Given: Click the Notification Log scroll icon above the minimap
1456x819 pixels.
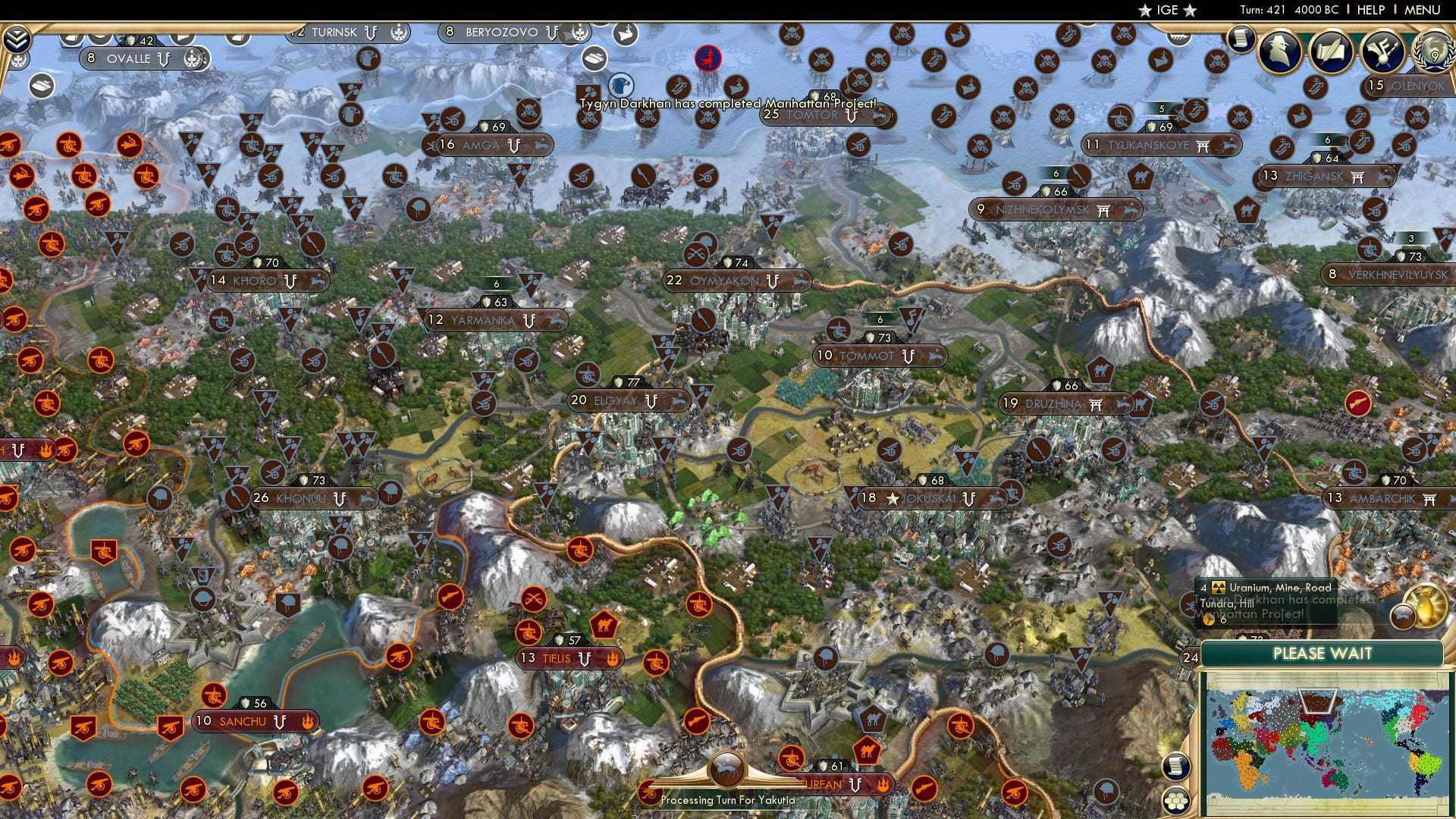Looking at the screenshot, I should (1176, 766).
